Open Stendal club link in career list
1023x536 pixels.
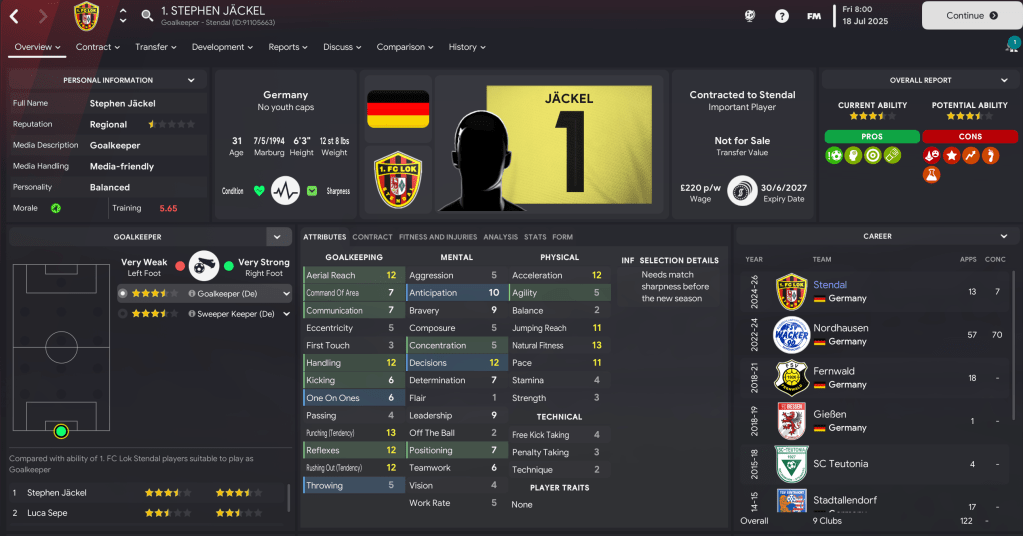830,285
